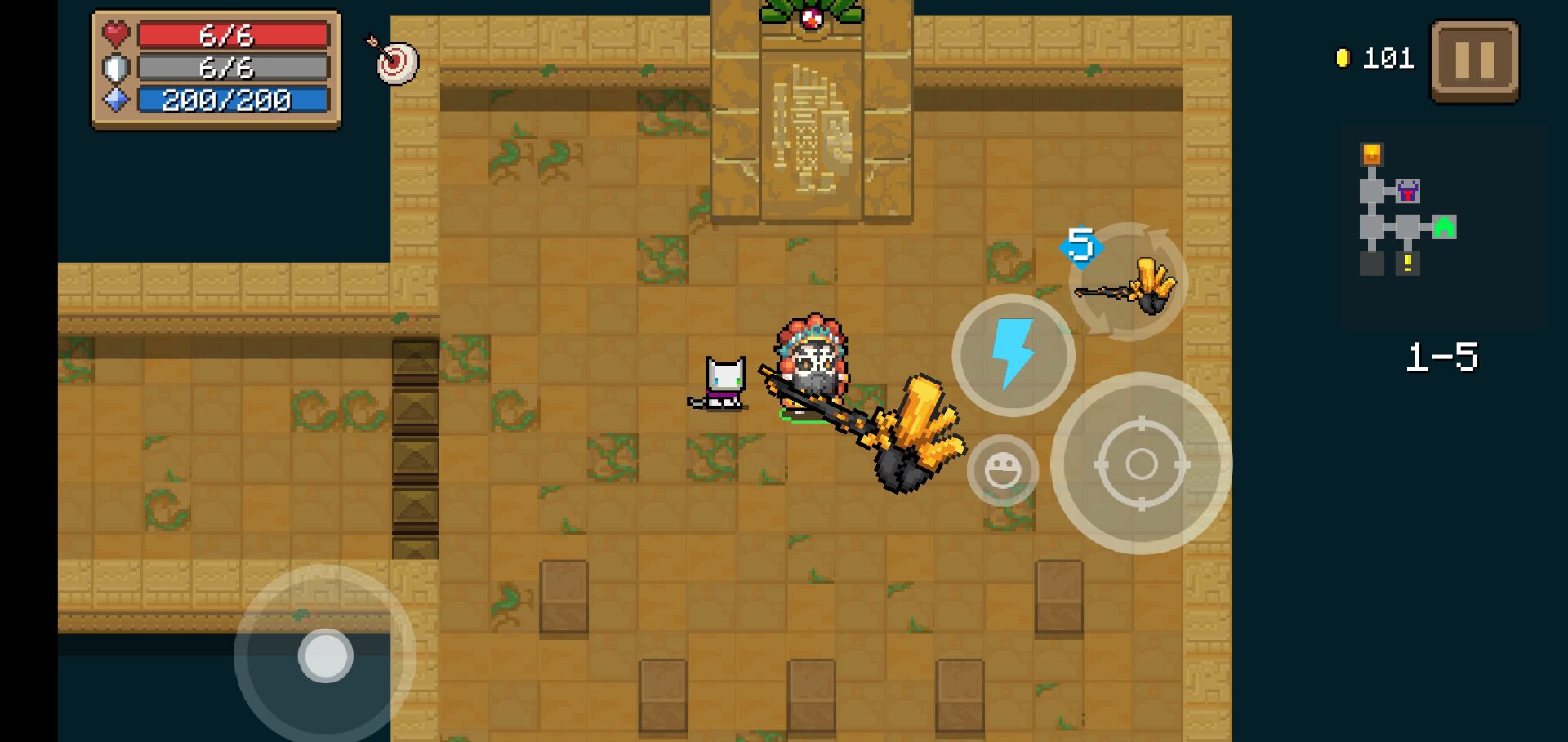Open the smiley emote button

click(x=1003, y=471)
